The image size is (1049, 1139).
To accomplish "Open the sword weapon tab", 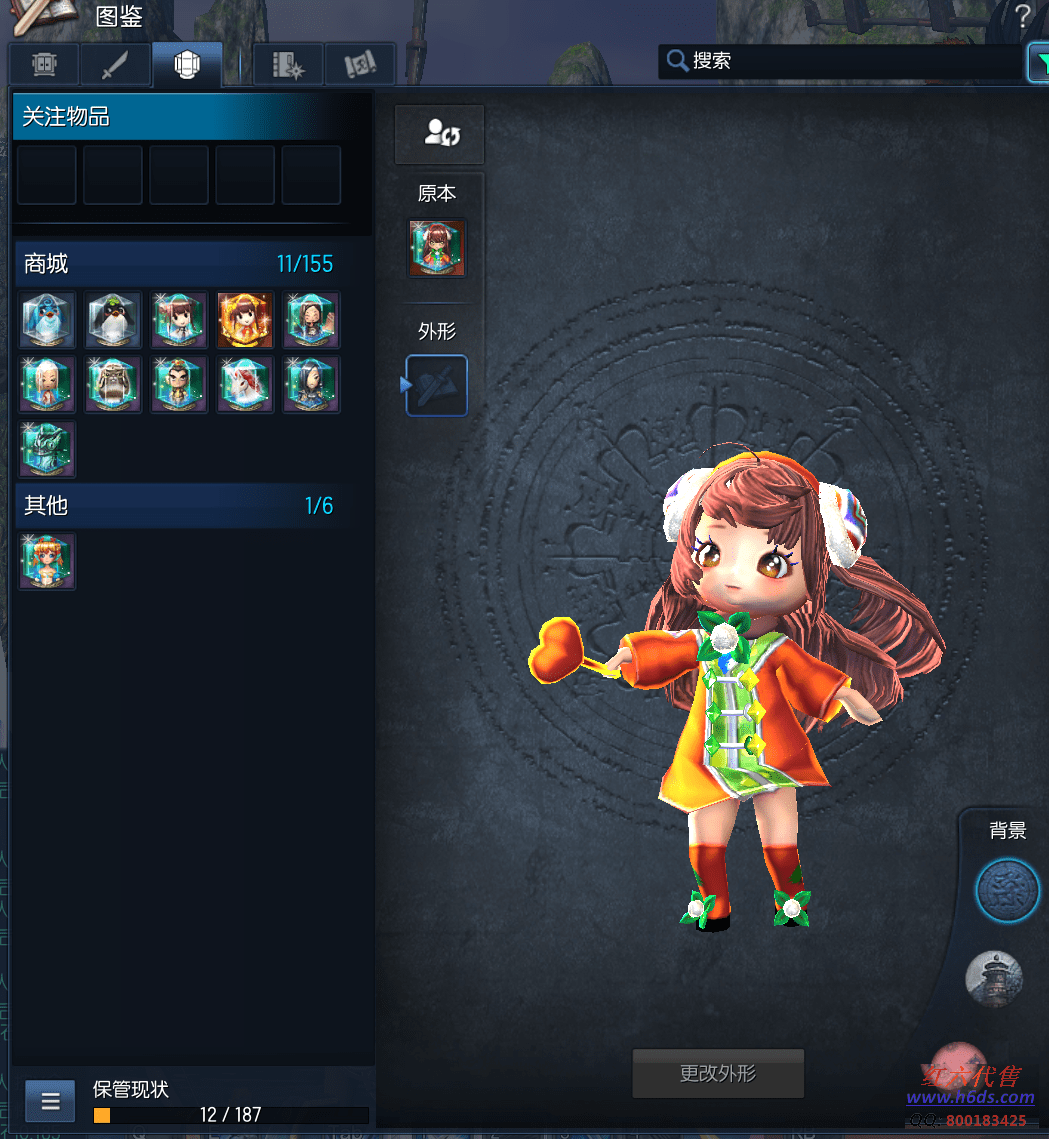I will [115, 65].
